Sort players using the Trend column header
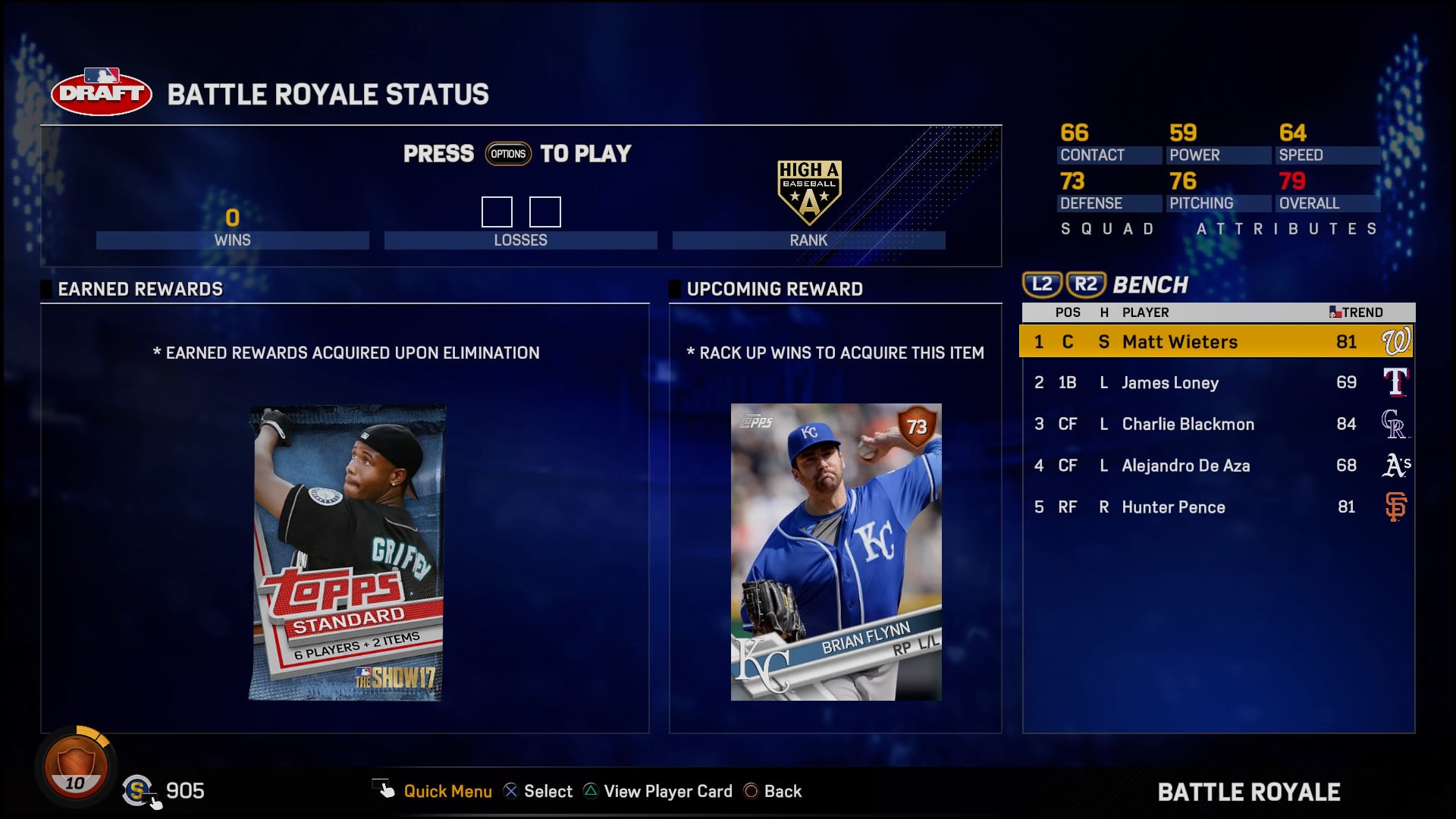 tap(1361, 312)
